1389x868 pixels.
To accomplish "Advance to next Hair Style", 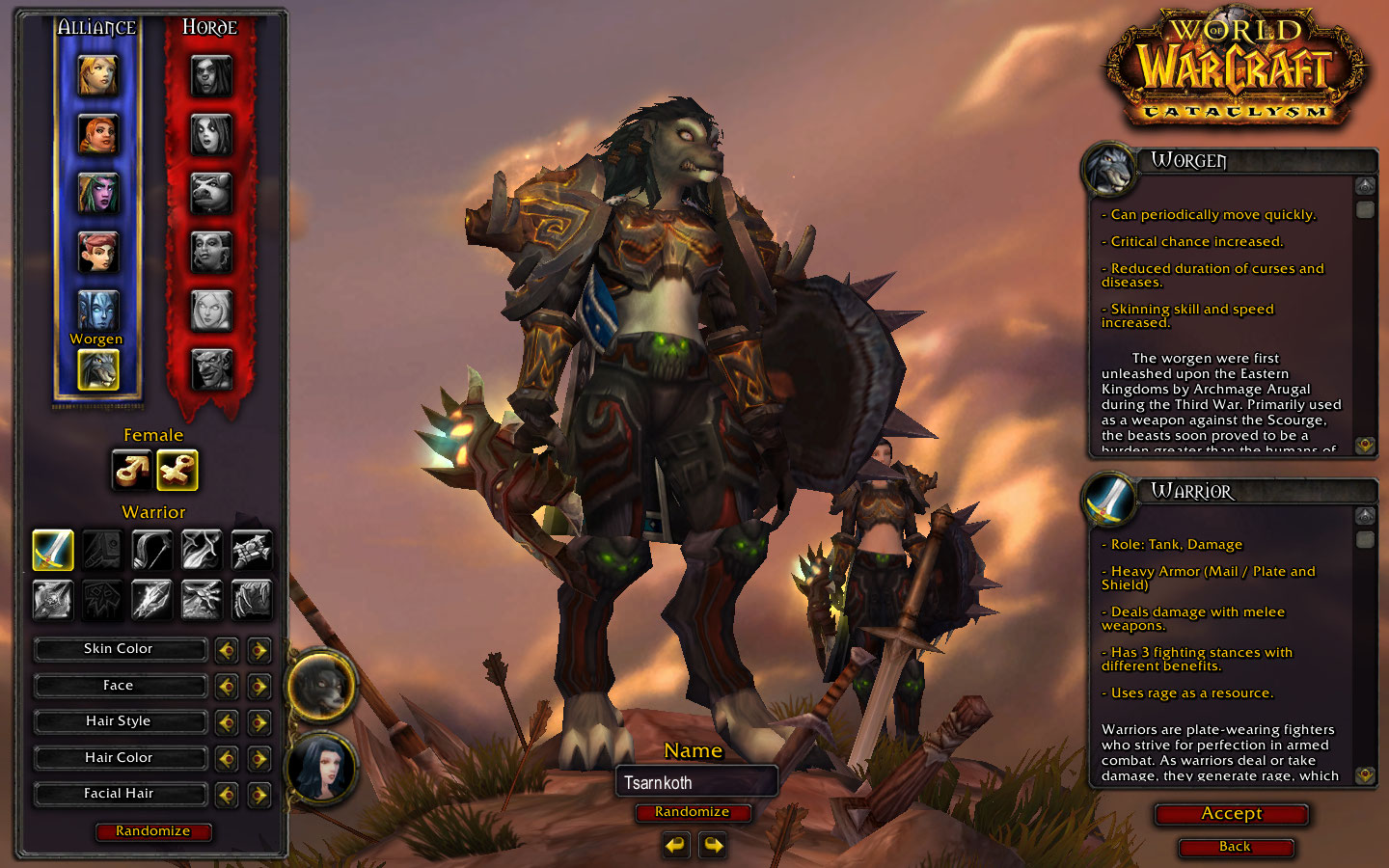I will click(259, 722).
